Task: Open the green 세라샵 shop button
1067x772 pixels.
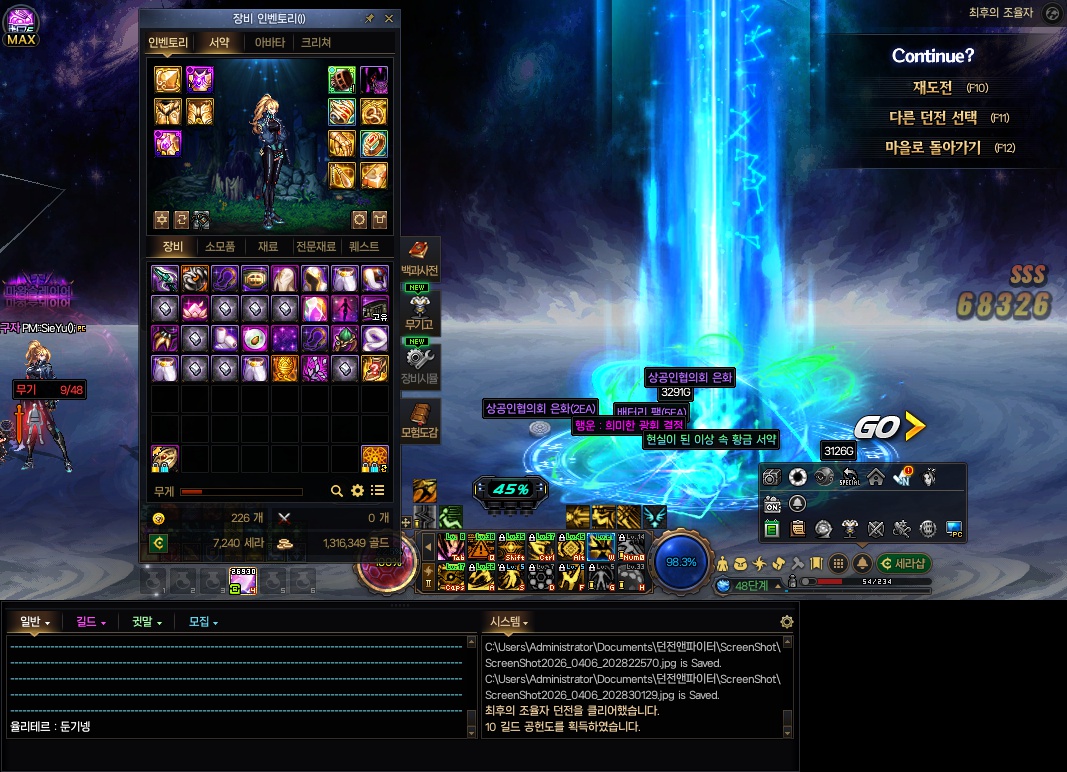Action: point(903,563)
